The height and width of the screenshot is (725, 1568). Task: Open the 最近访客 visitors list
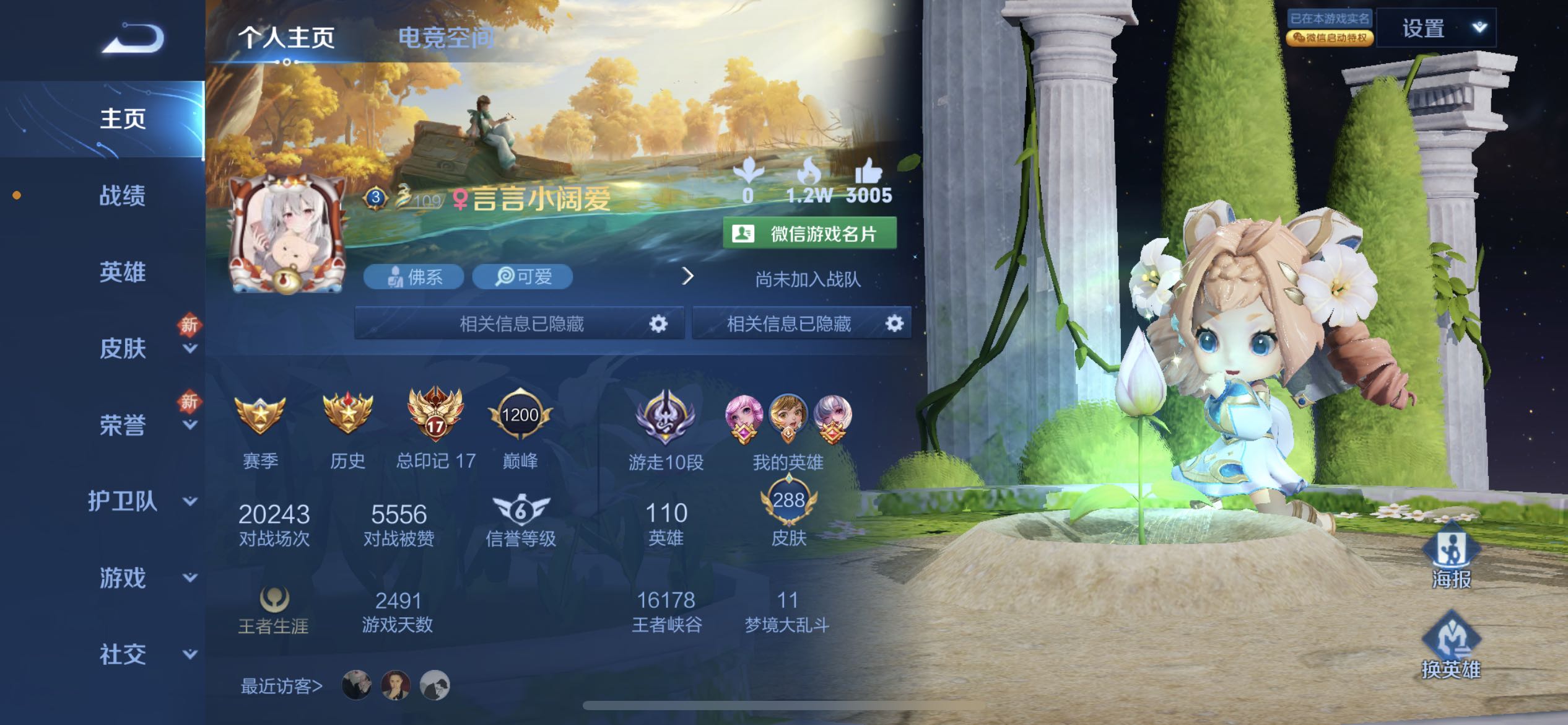[281, 686]
